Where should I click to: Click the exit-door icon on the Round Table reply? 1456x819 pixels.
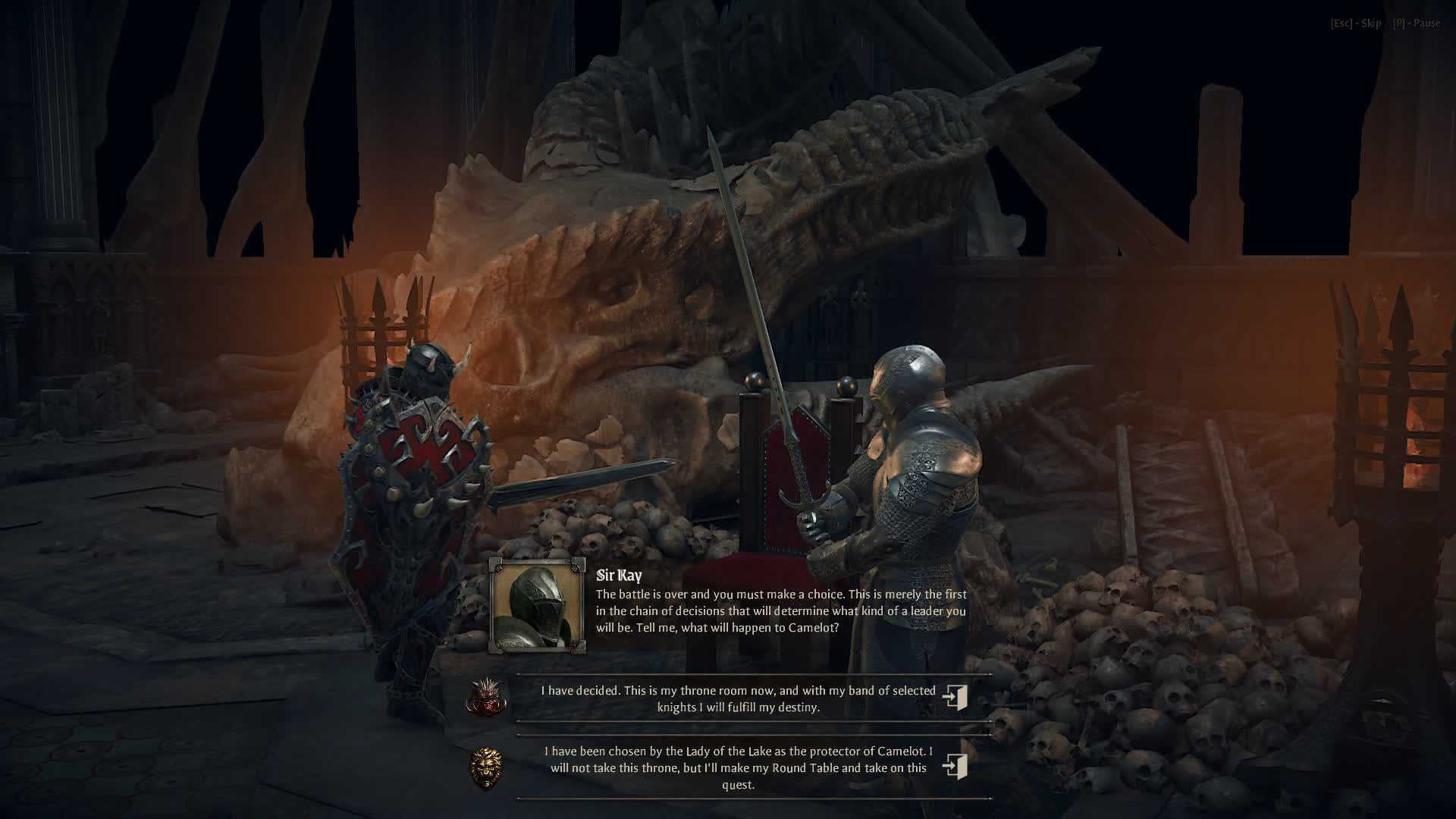coord(955,766)
